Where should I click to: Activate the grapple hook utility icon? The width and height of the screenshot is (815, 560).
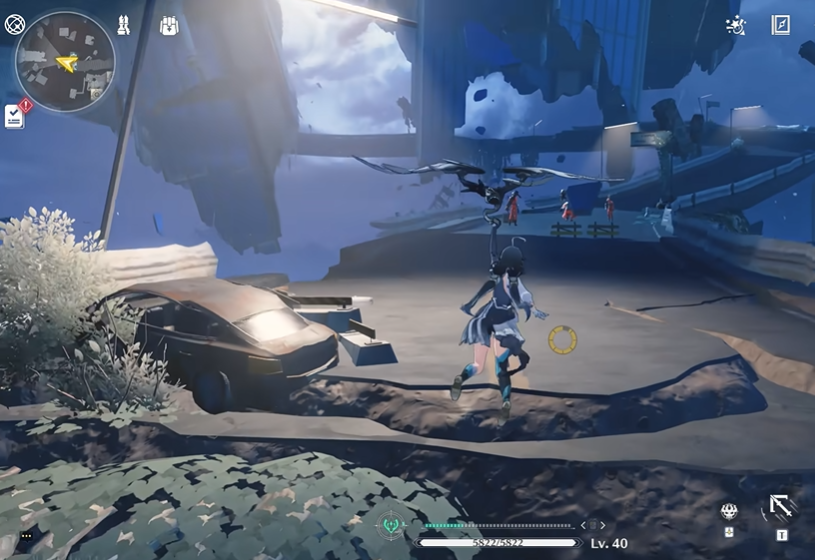[x=780, y=509]
